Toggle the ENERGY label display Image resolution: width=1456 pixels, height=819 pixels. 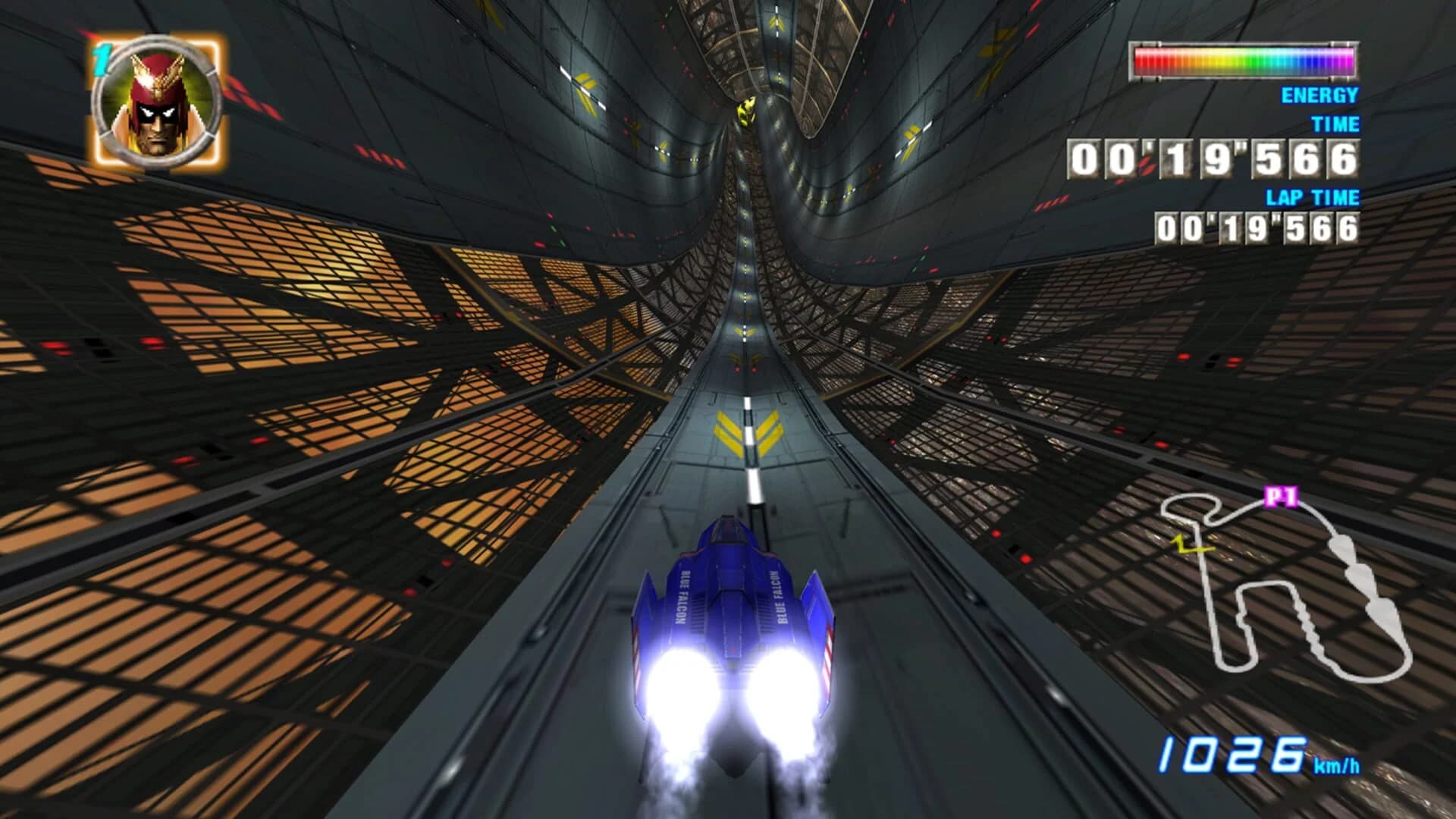tap(1319, 96)
